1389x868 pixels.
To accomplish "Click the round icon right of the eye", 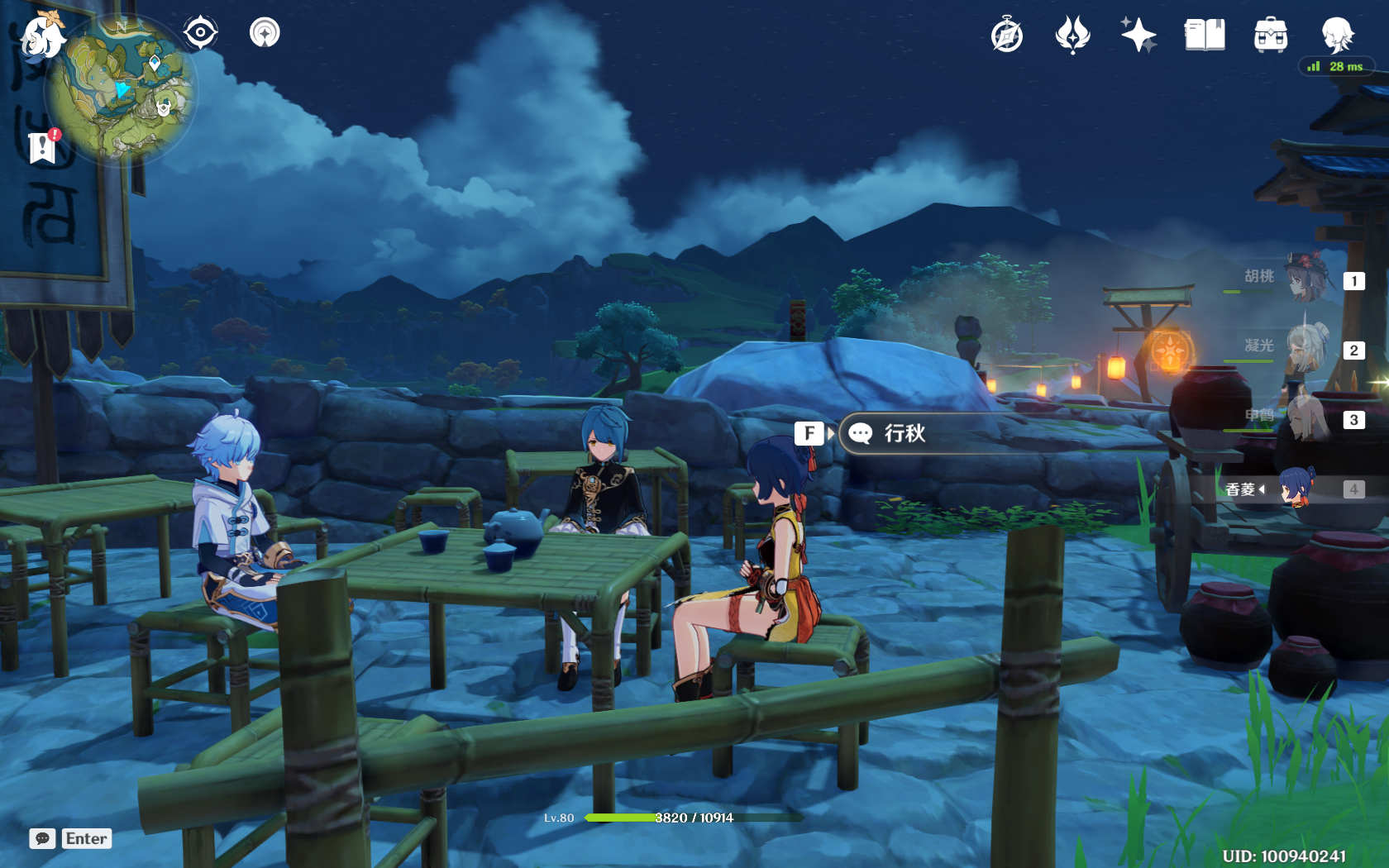I will [x=265, y=33].
